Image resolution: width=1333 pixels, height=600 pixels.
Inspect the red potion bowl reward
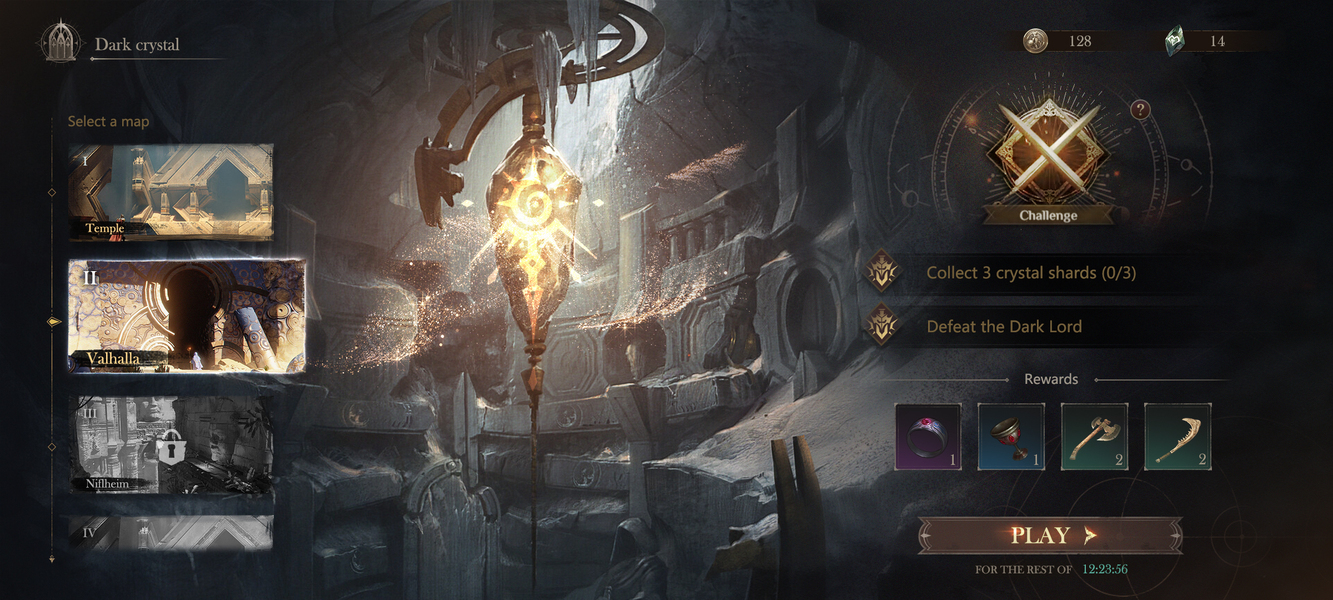(1011, 437)
